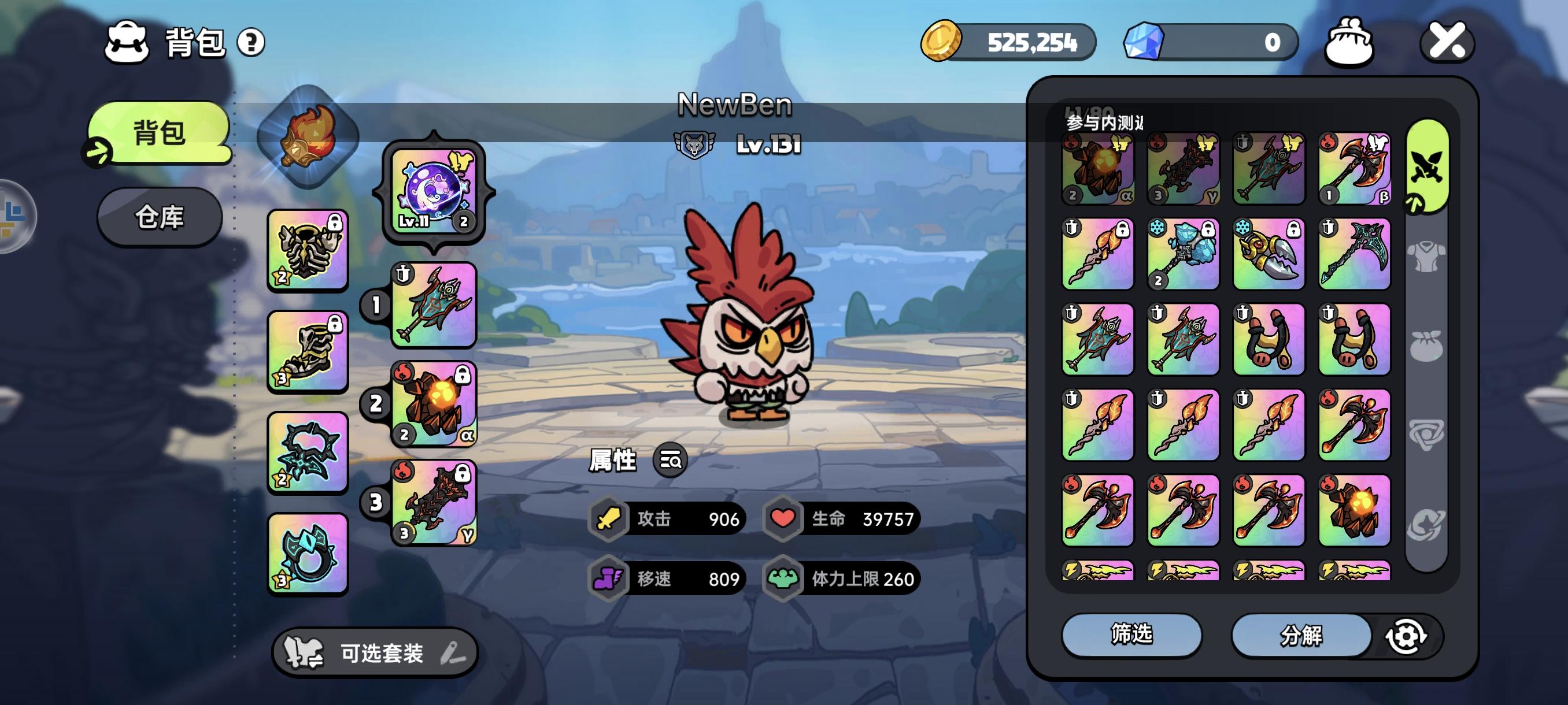The image size is (1568, 705).
Task: Switch to the 仓库 warehouse tab
Action: (160, 217)
